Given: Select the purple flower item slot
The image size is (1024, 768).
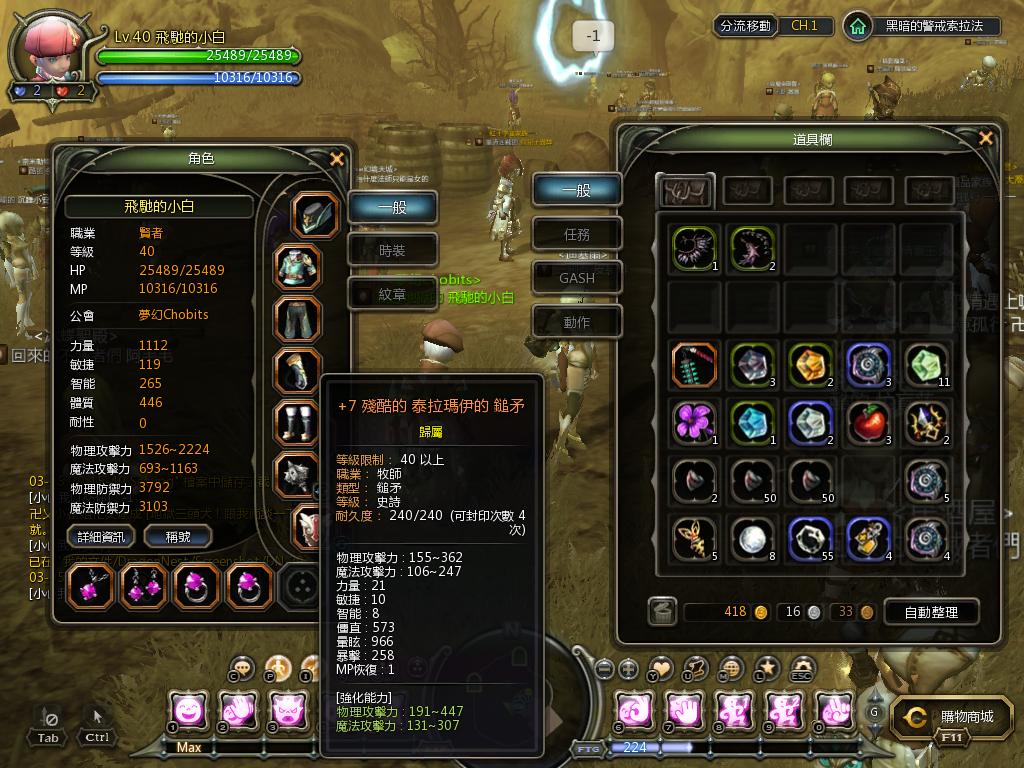Looking at the screenshot, I should tap(694, 423).
